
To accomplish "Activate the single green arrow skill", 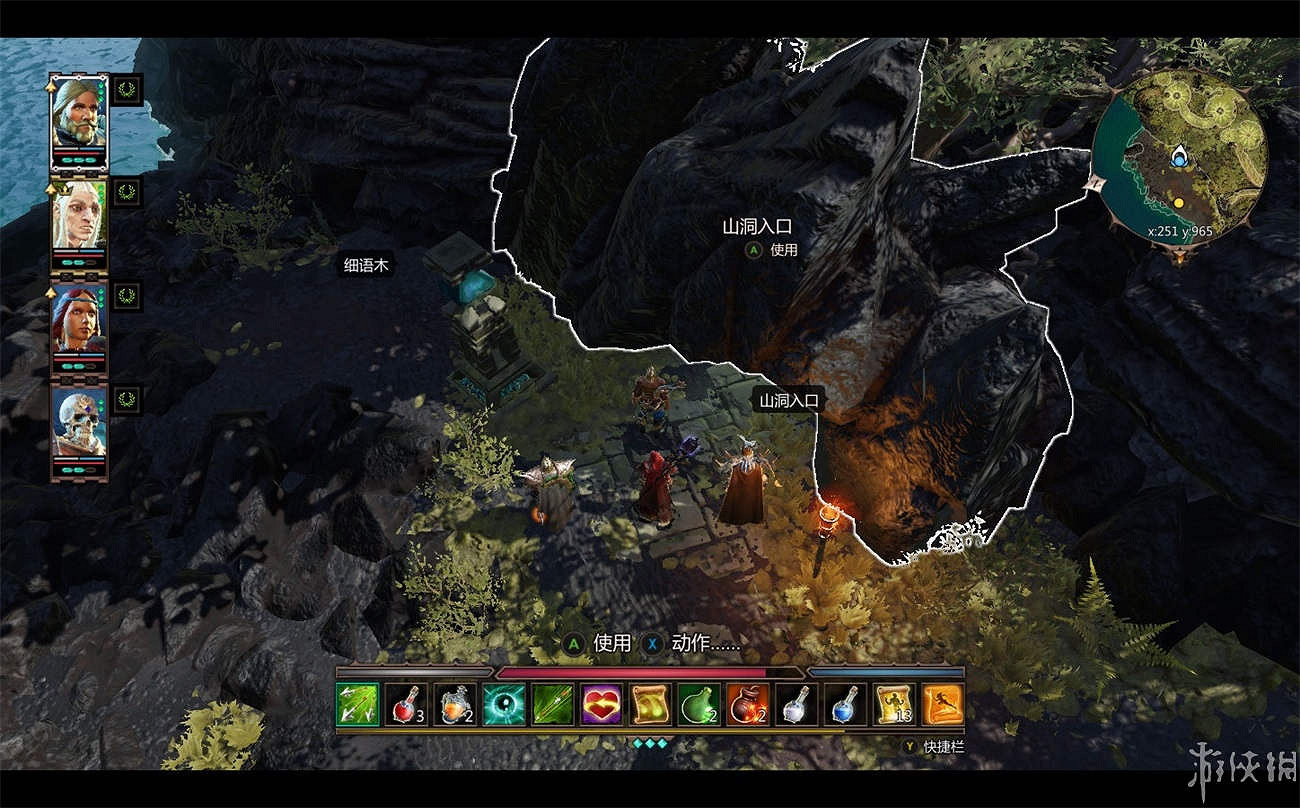I will (553, 704).
